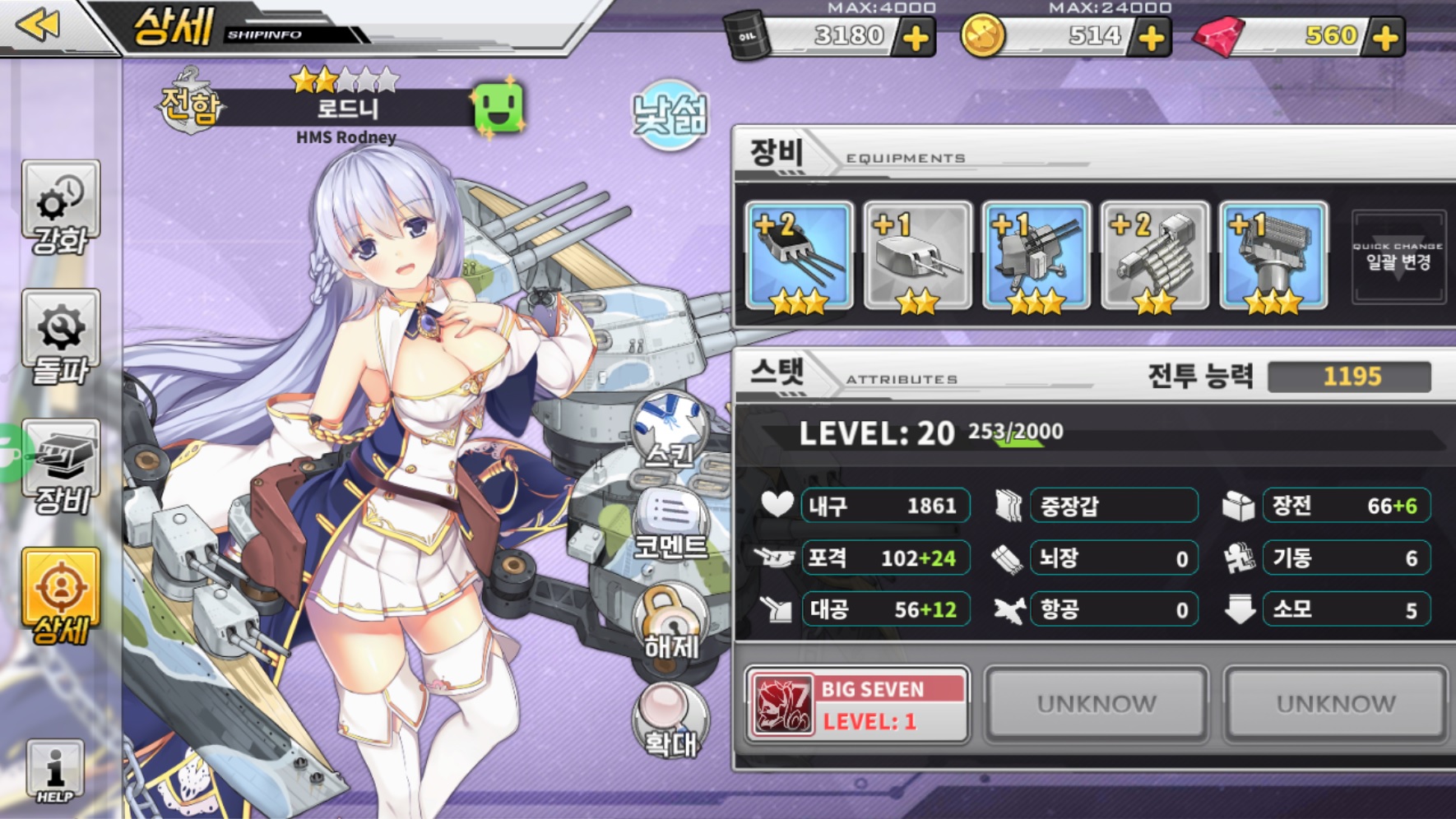Switch to the 돌파 limit break tab

click(x=60, y=337)
